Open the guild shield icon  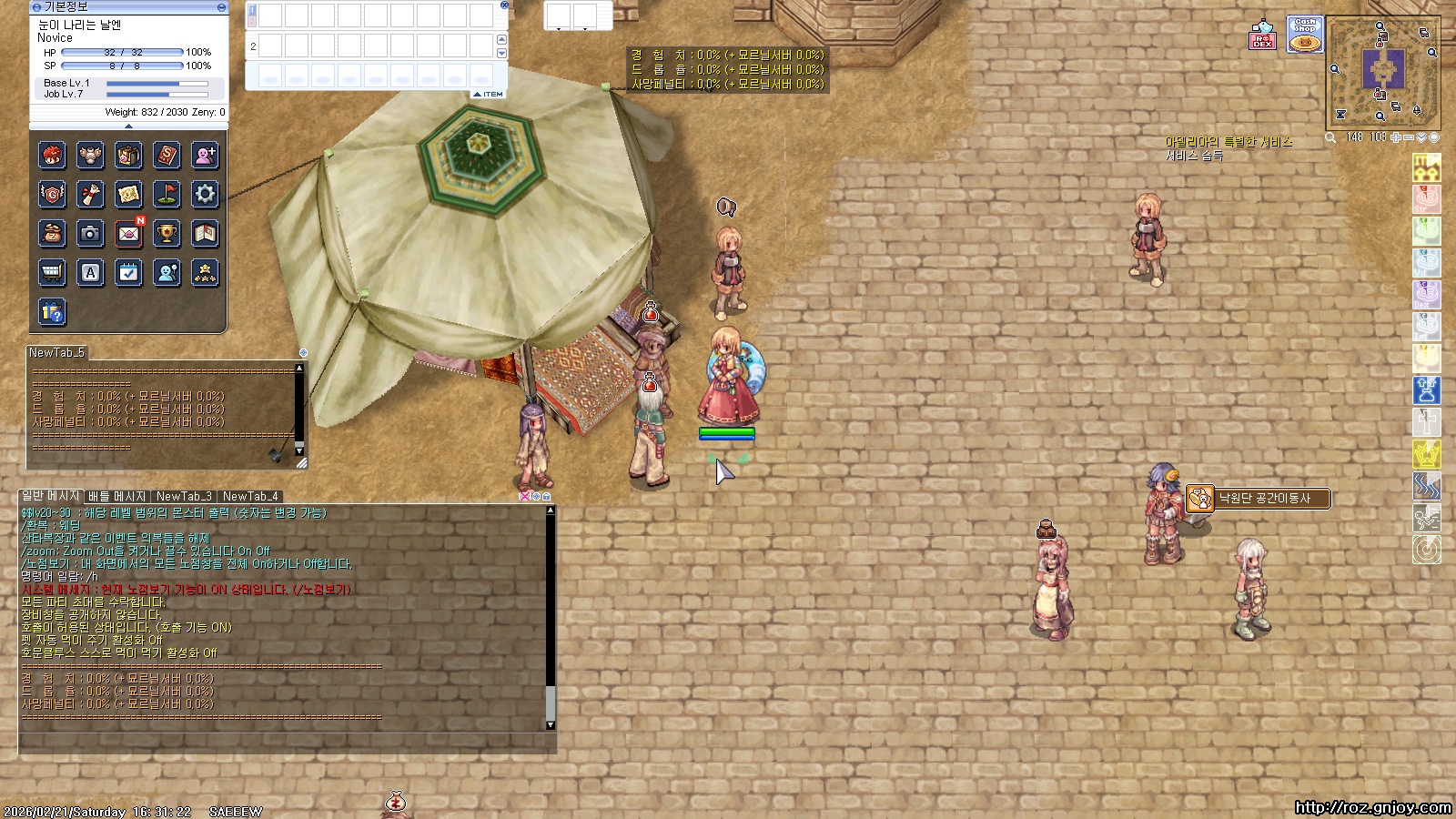click(52, 194)
